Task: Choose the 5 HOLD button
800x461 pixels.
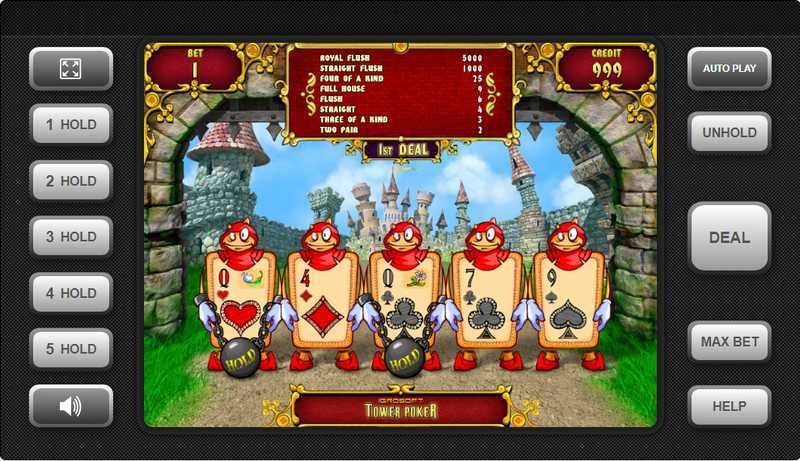Action: pyautogui.click(x=71, y=349)
